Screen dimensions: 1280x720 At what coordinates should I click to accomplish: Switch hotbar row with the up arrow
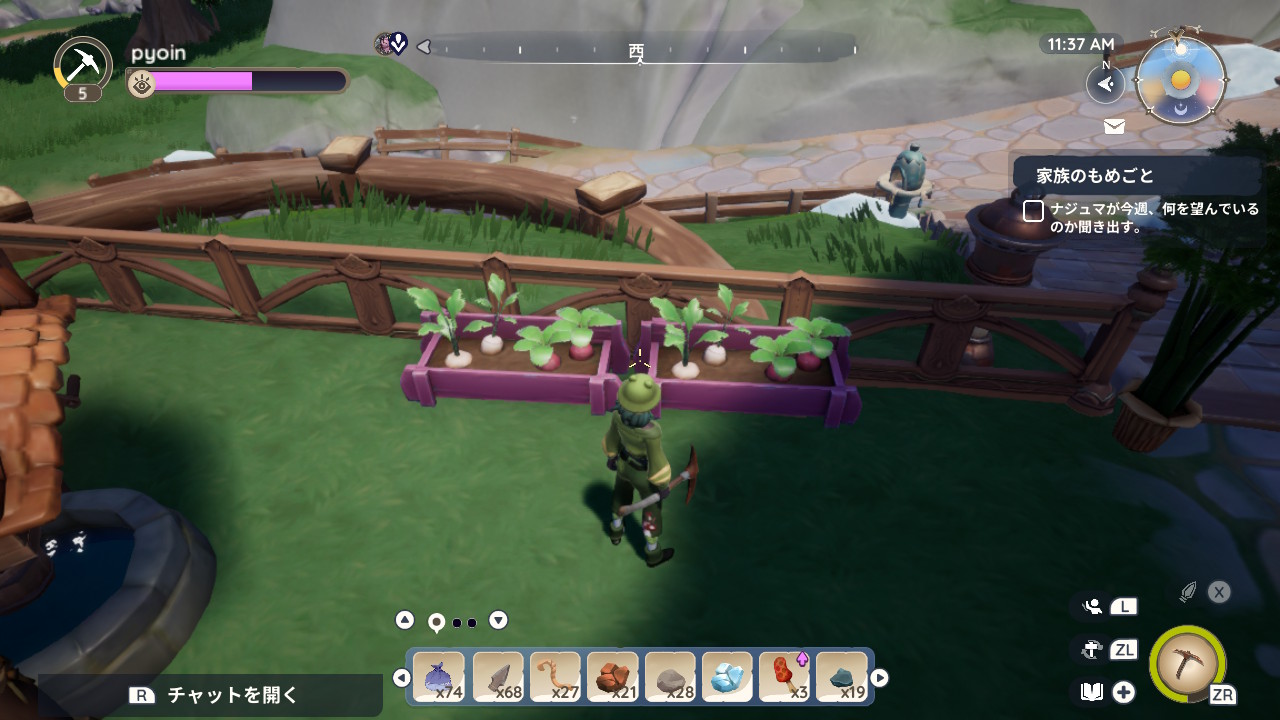pos(404,620)
